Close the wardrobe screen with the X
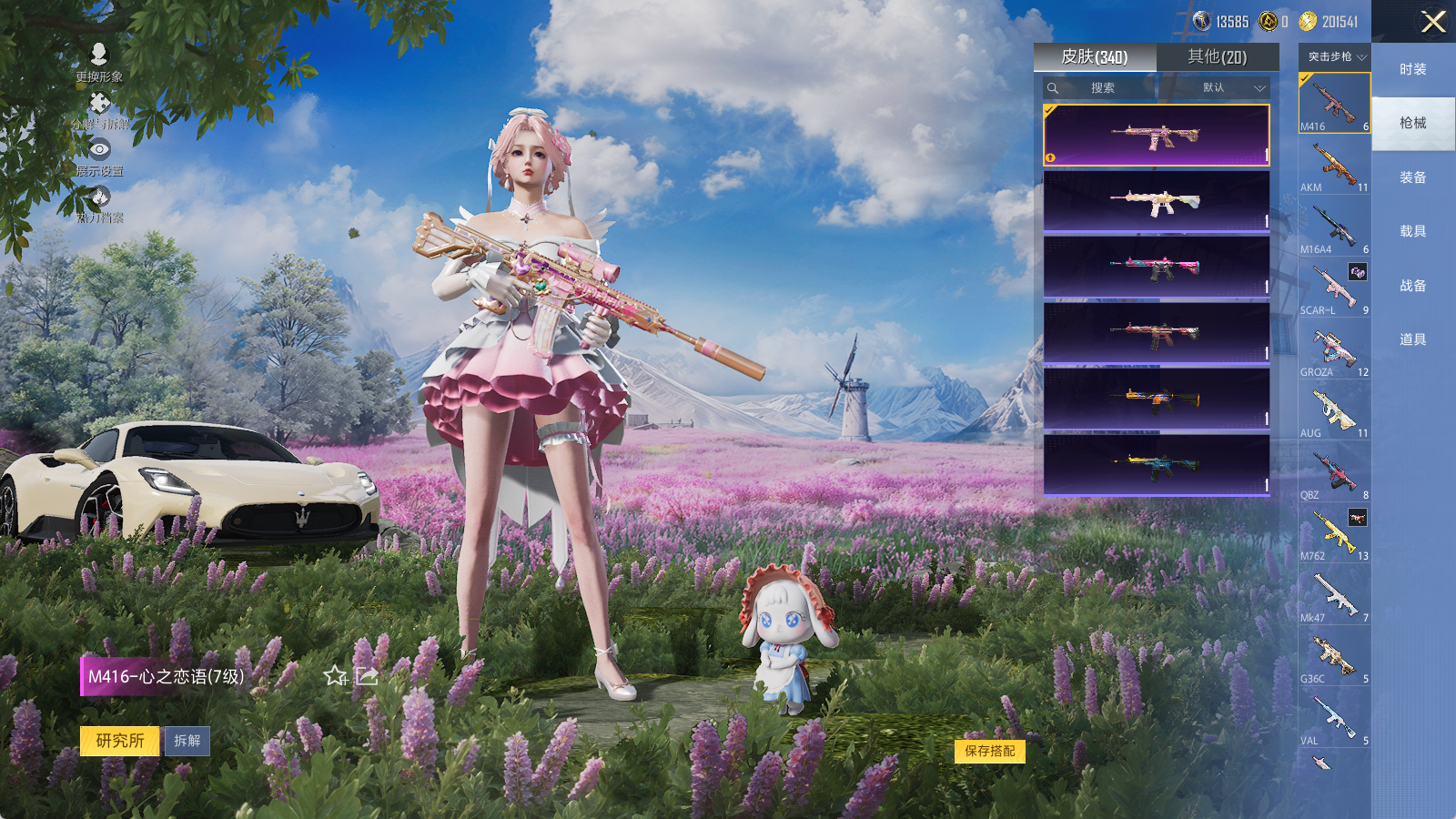This screenshot has height=819, width=1456. click(x=1433, y=22)
